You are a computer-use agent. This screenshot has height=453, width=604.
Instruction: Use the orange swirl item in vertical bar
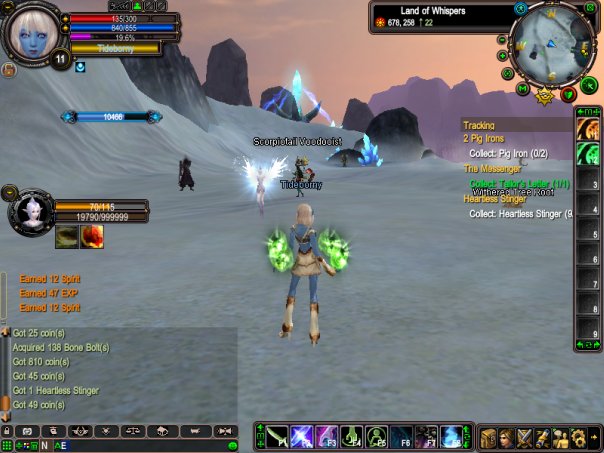pyautogui.click(x=588, y=131)
